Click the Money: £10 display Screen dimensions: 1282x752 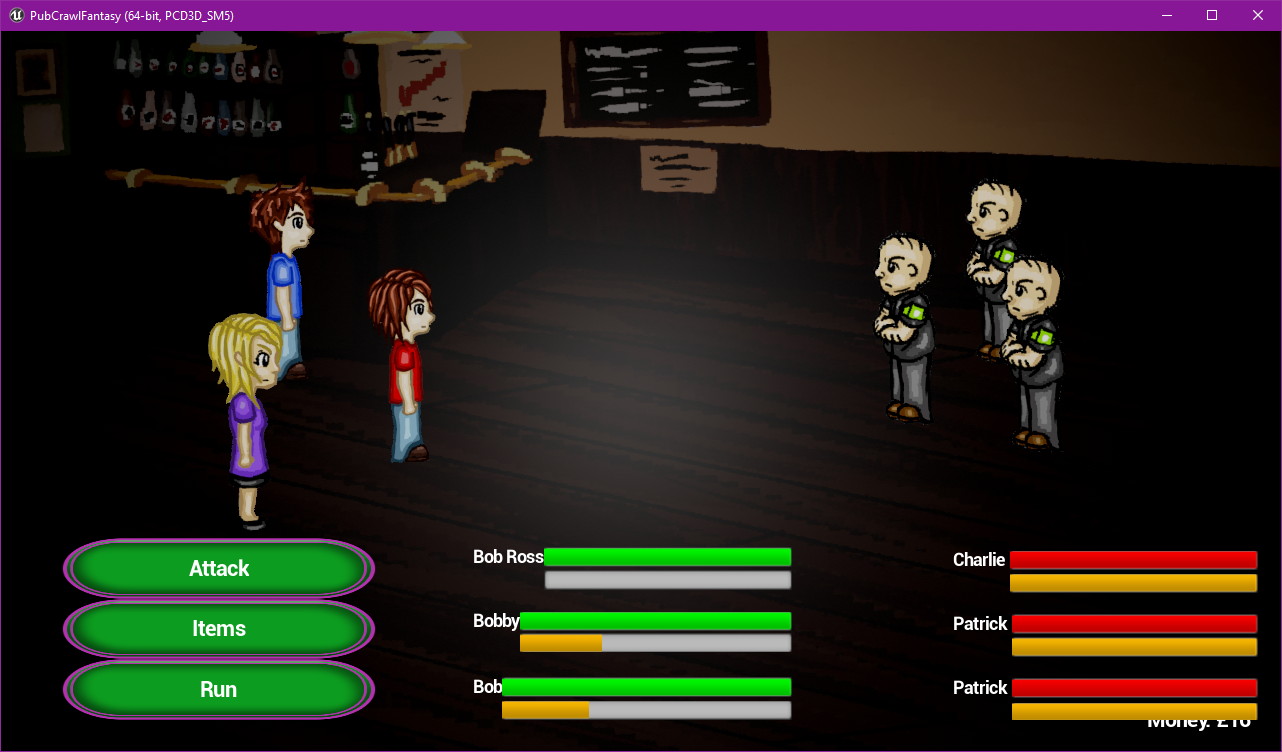point(1198,720)
